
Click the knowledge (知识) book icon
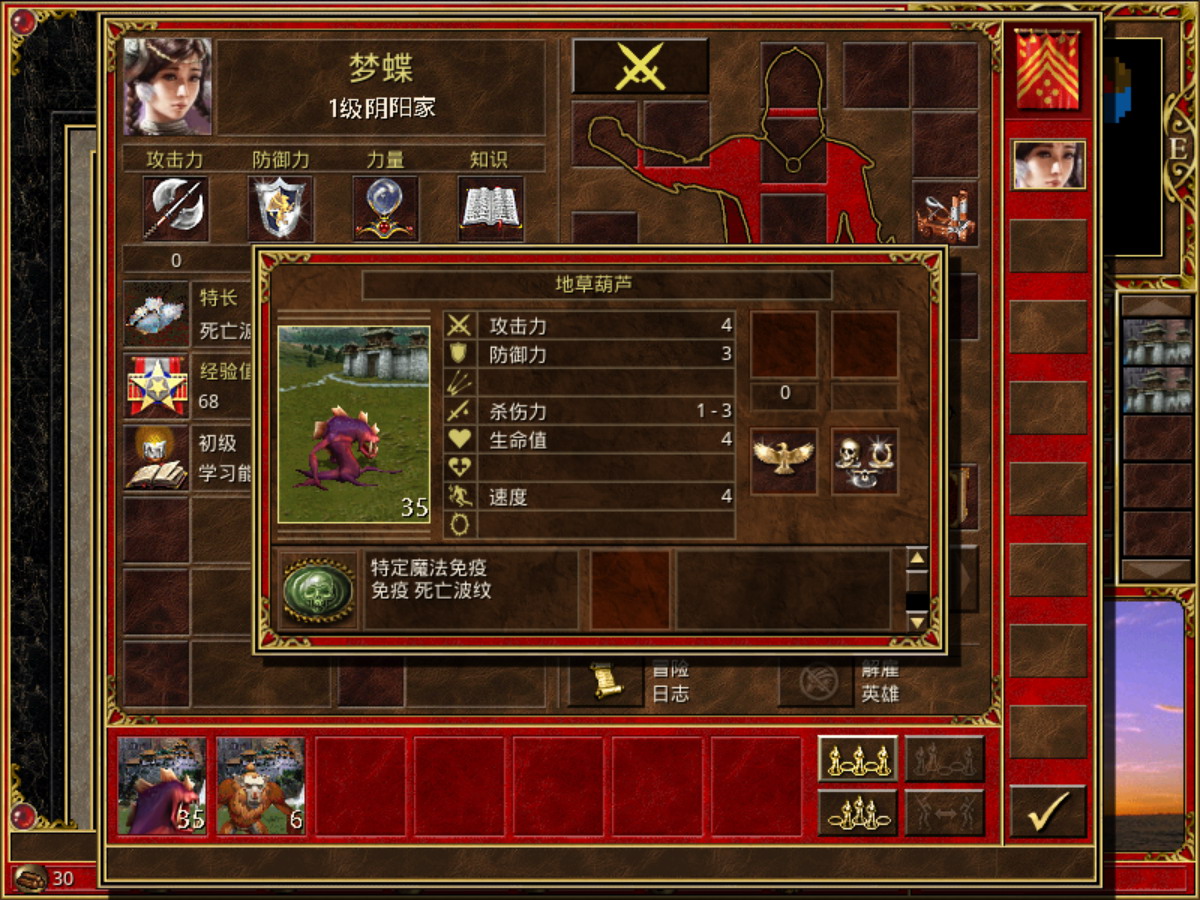coord(491,209)
